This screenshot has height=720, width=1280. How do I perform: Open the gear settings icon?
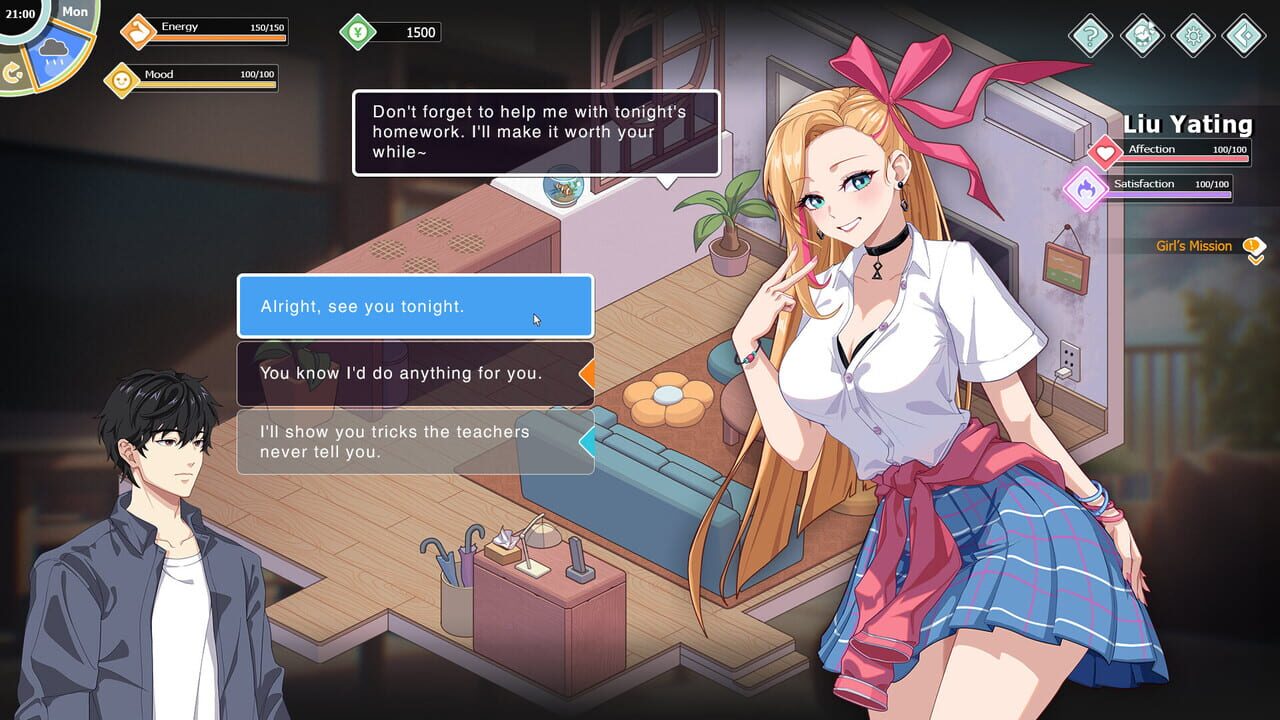pyautogui.click(x=1192, y=36)
